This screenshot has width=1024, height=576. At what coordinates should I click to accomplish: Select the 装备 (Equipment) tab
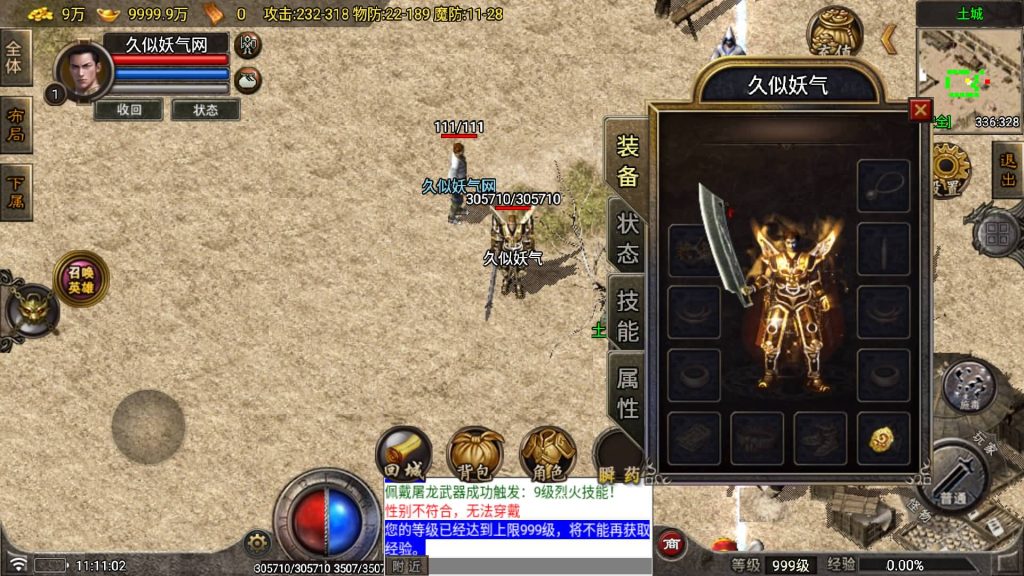(627, 160)
